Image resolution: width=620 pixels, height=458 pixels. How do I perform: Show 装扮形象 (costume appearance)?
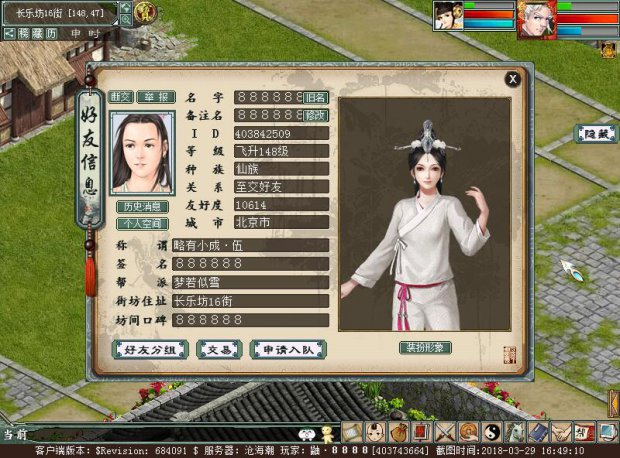click(426, 347)
